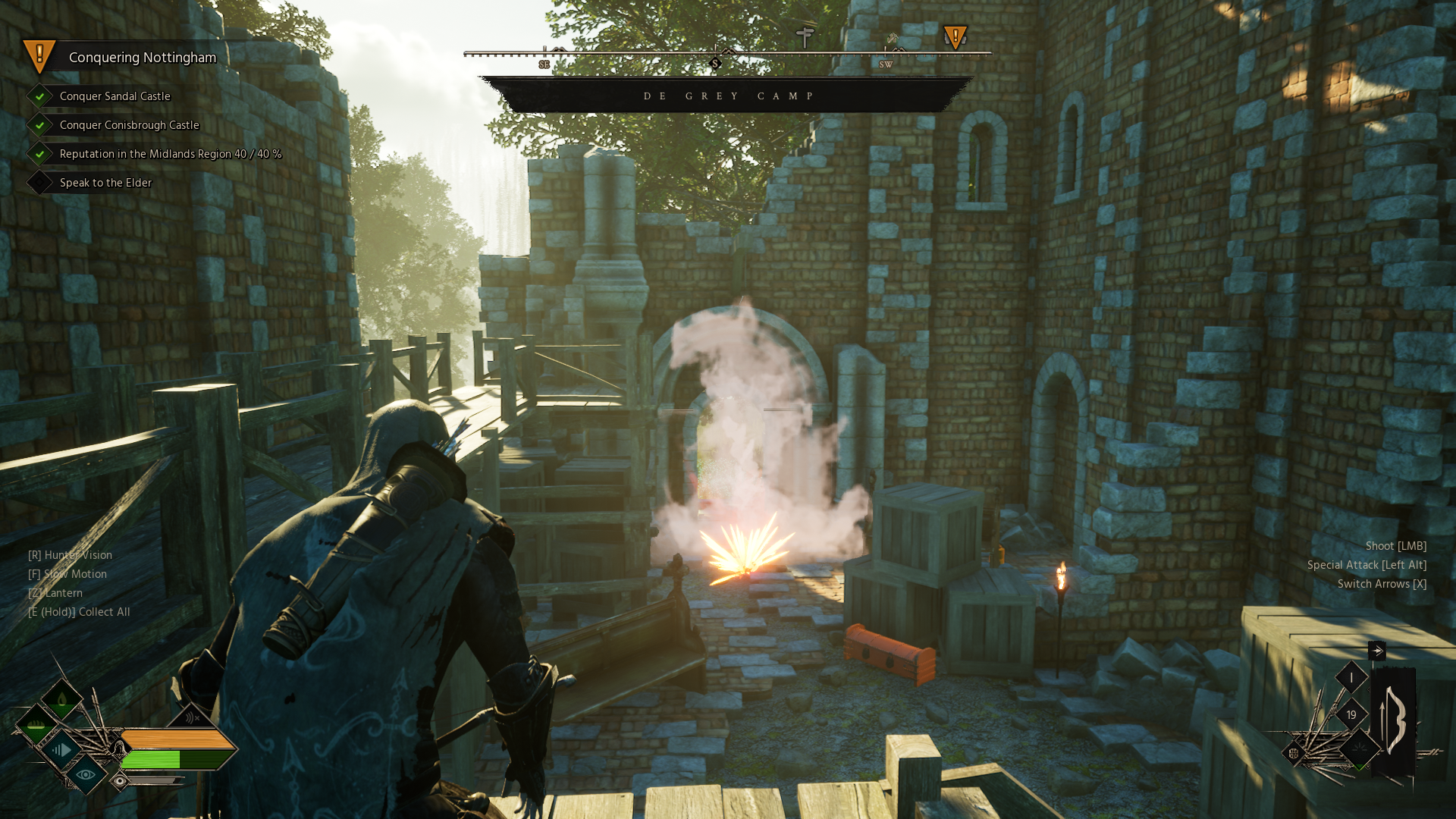Select the net trap item slot
Image resolution: width=1456 pixels, height=819 pixels.
pos(1294,753)
